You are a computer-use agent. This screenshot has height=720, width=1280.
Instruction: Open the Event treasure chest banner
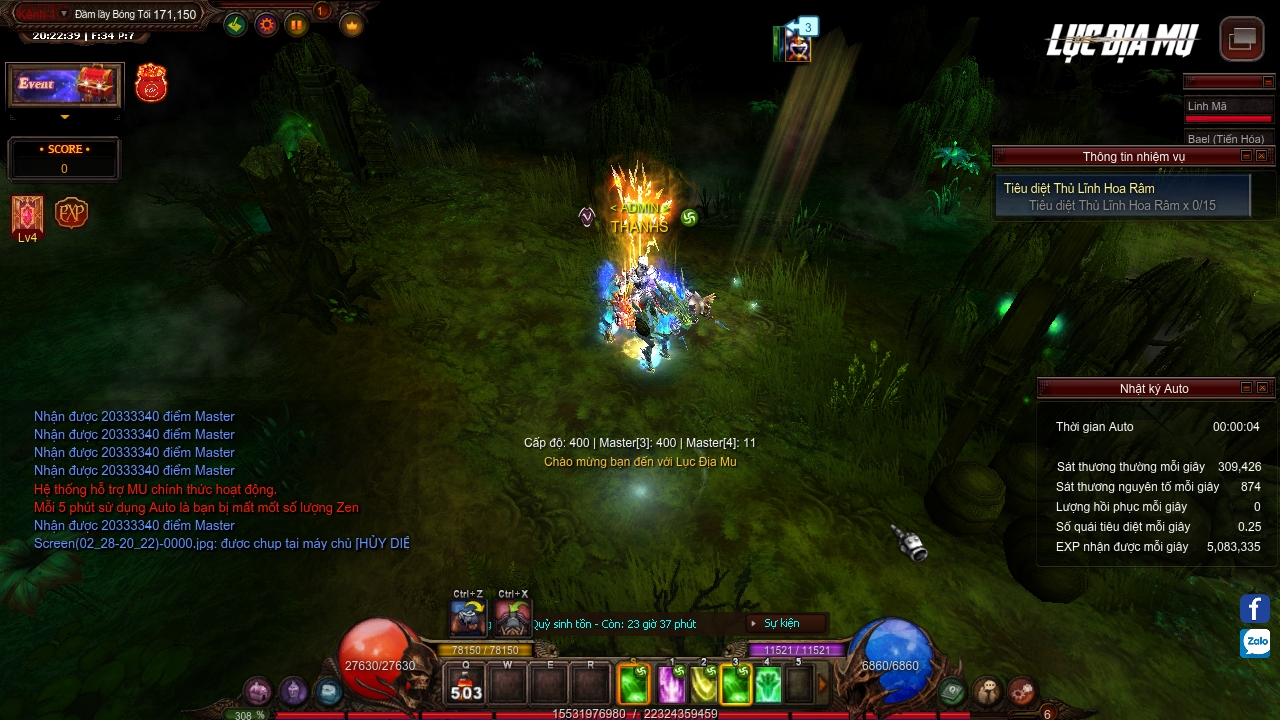click(x=65, y=85)
